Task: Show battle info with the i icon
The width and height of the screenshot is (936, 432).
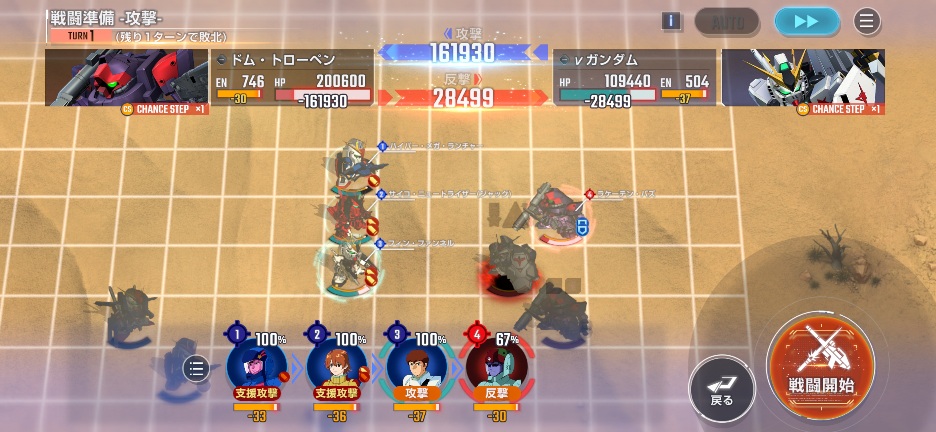Action: pyautogui.click(x=671, y=21)
